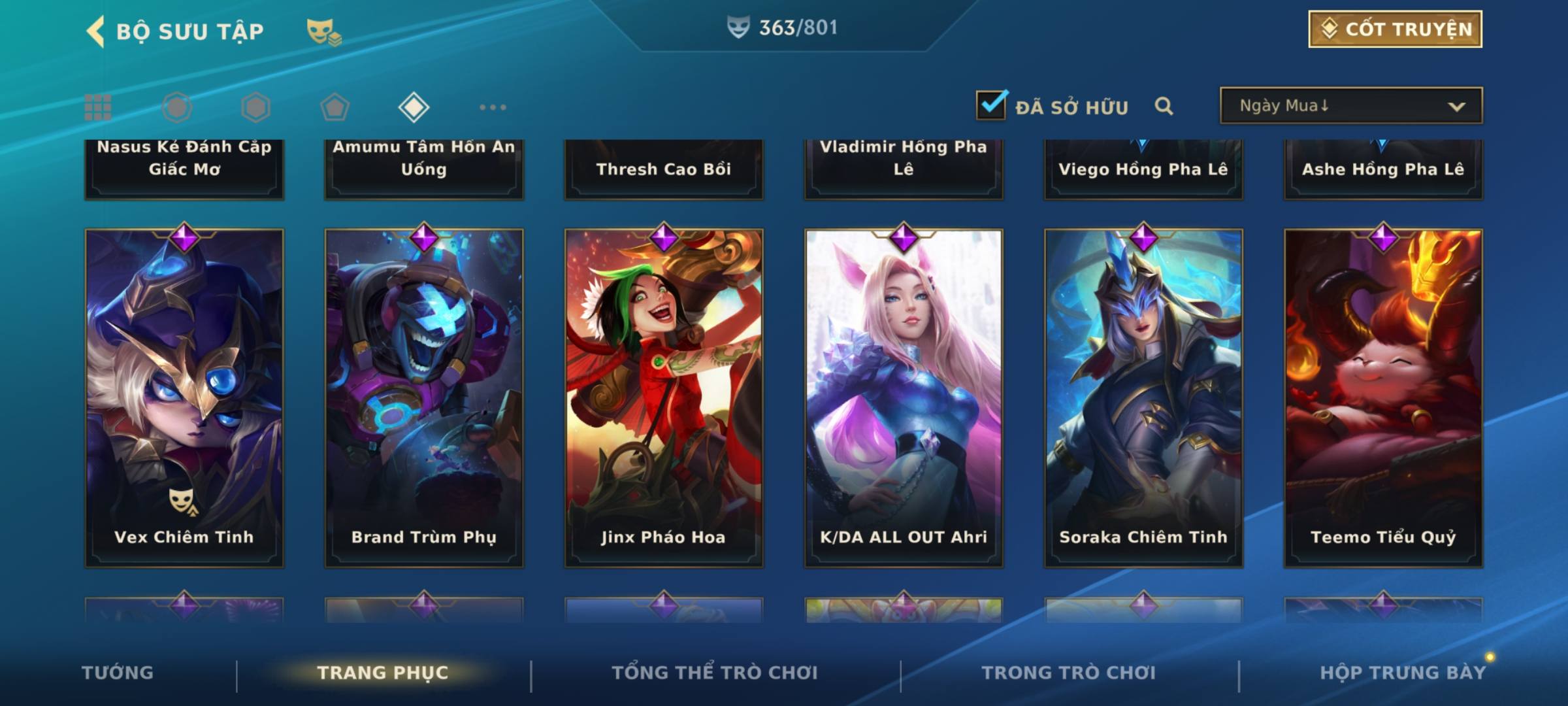Open the Cốt Truyện button
Image resolution: width=1568 pixels, height=706 pixels.
point(1395,29)
